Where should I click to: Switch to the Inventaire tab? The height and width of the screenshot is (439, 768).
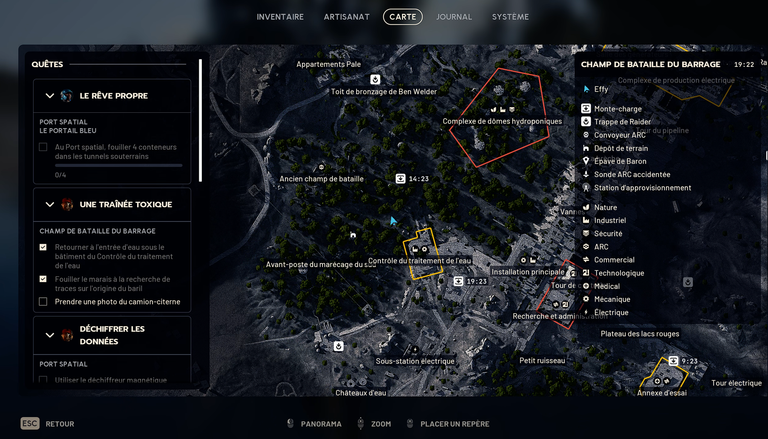tap(280, 17)
